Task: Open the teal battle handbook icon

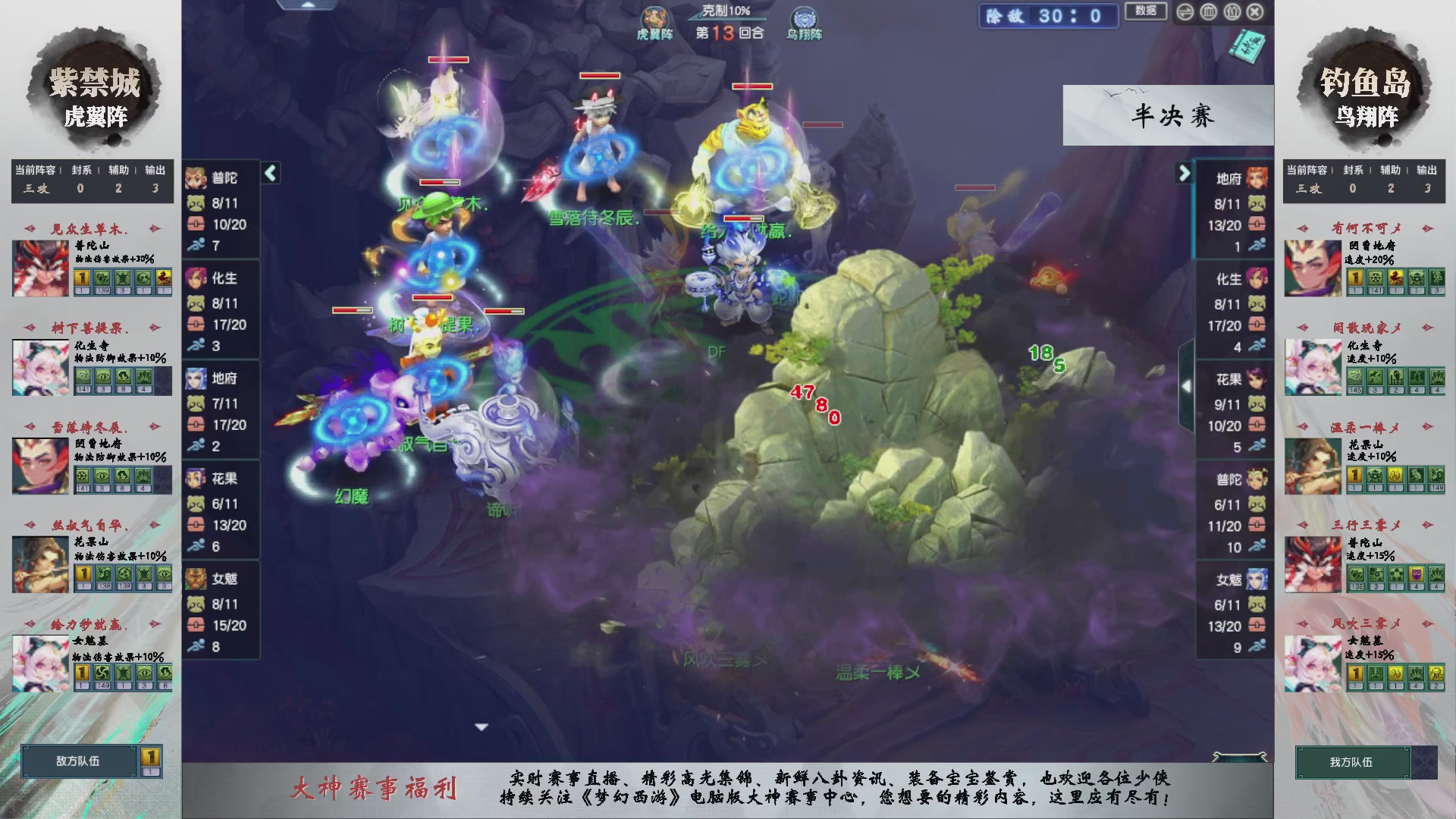Action: pyautogui.click(x=1248, y=45)
